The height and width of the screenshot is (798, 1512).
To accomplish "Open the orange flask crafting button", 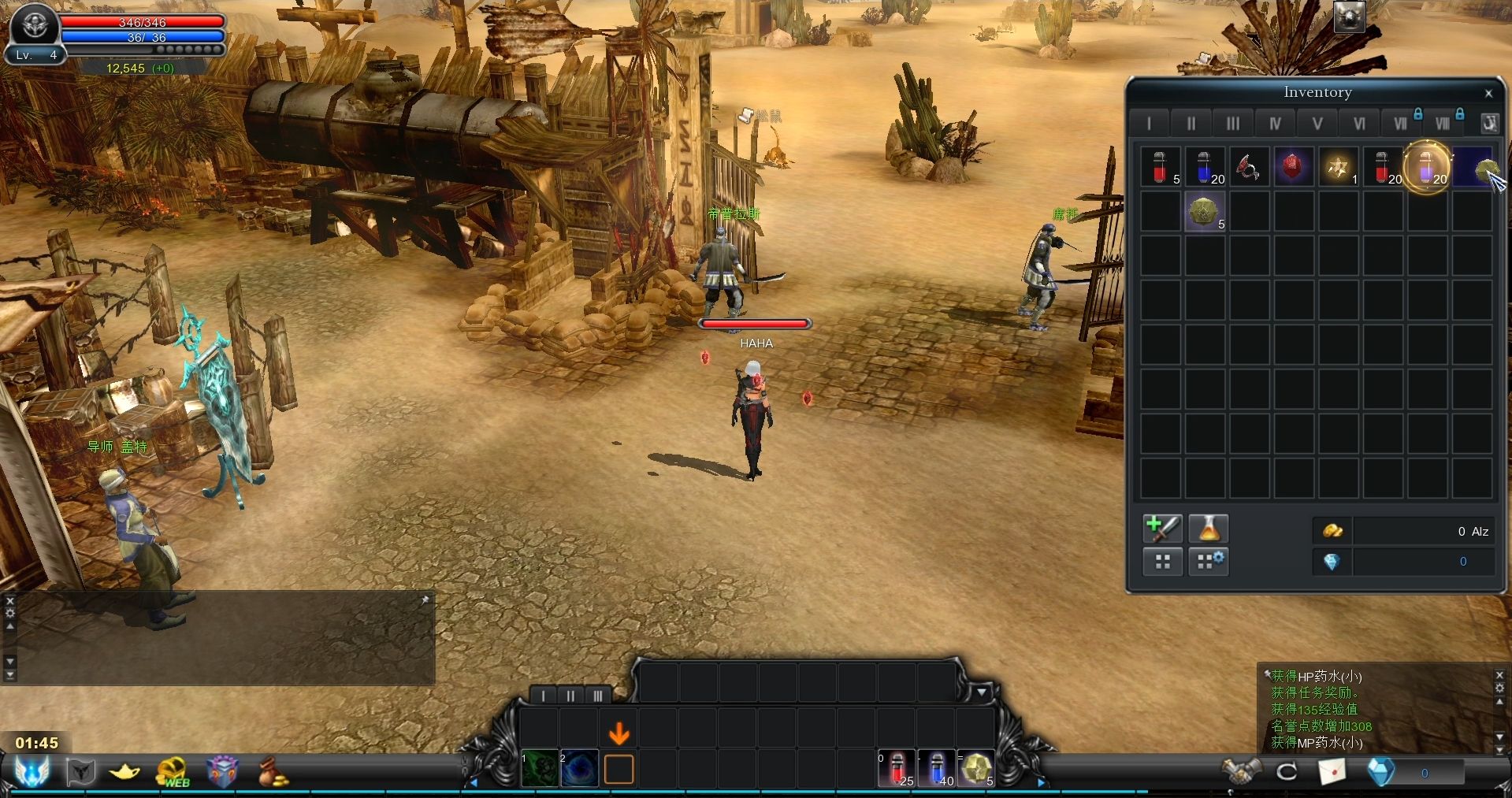I will 1208,529.
